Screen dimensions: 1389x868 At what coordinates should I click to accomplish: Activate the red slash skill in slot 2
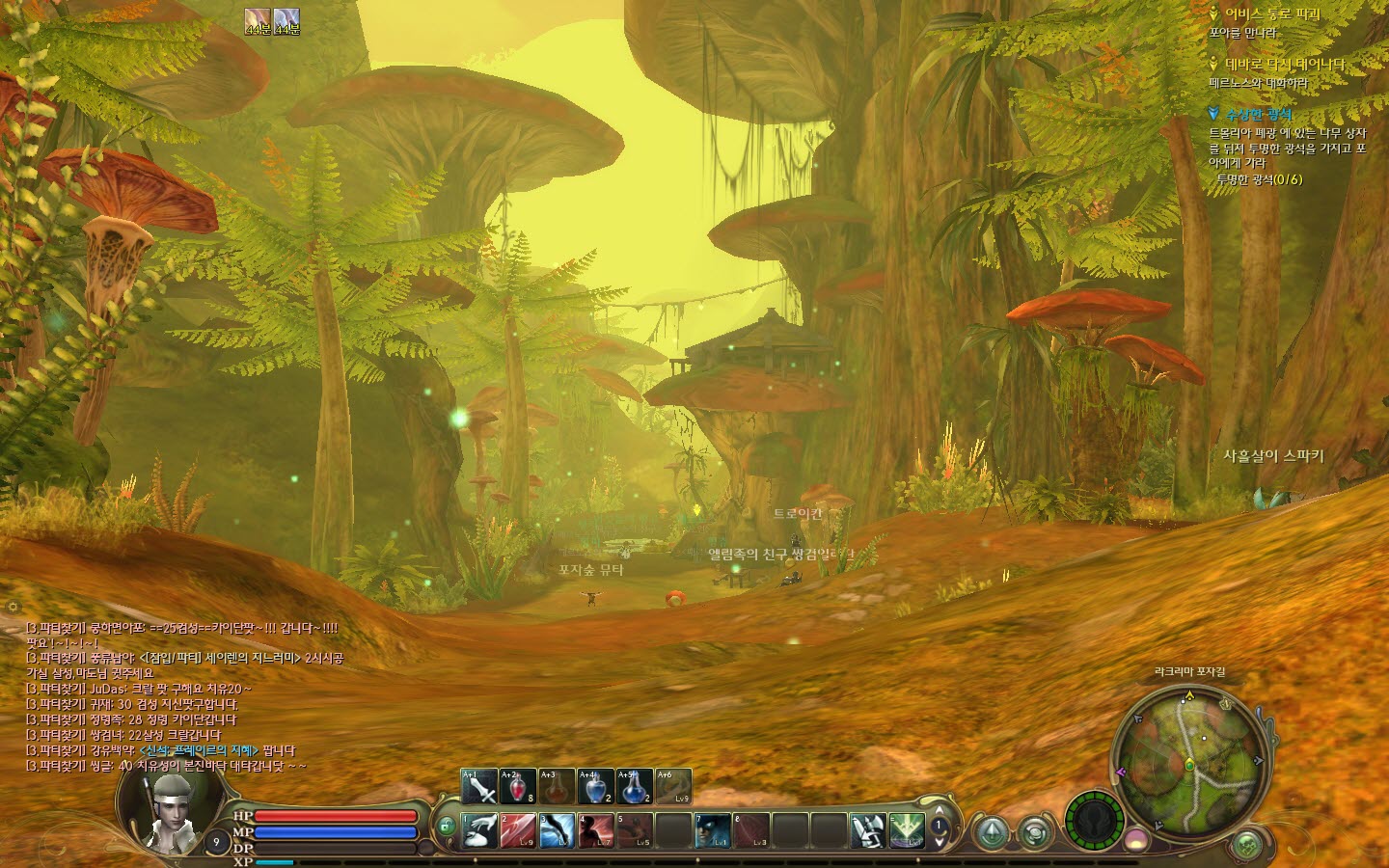click(519, 830)
